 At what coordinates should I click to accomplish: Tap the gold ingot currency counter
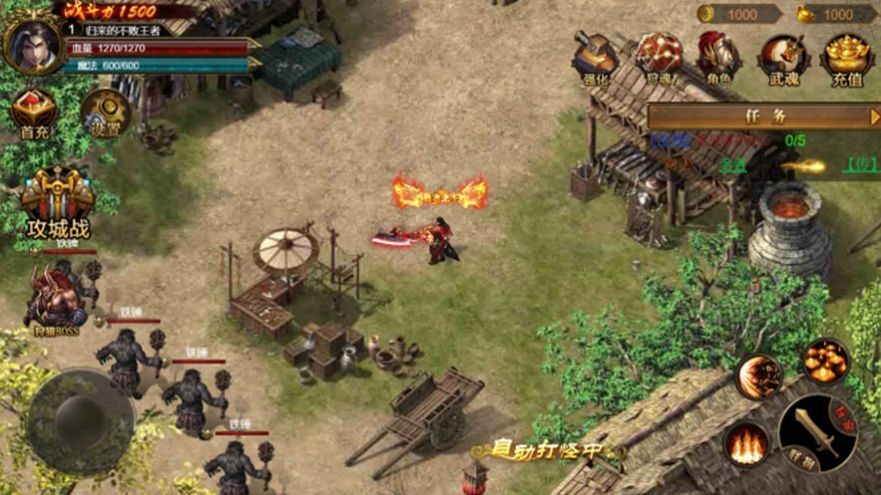coord(836,14)
